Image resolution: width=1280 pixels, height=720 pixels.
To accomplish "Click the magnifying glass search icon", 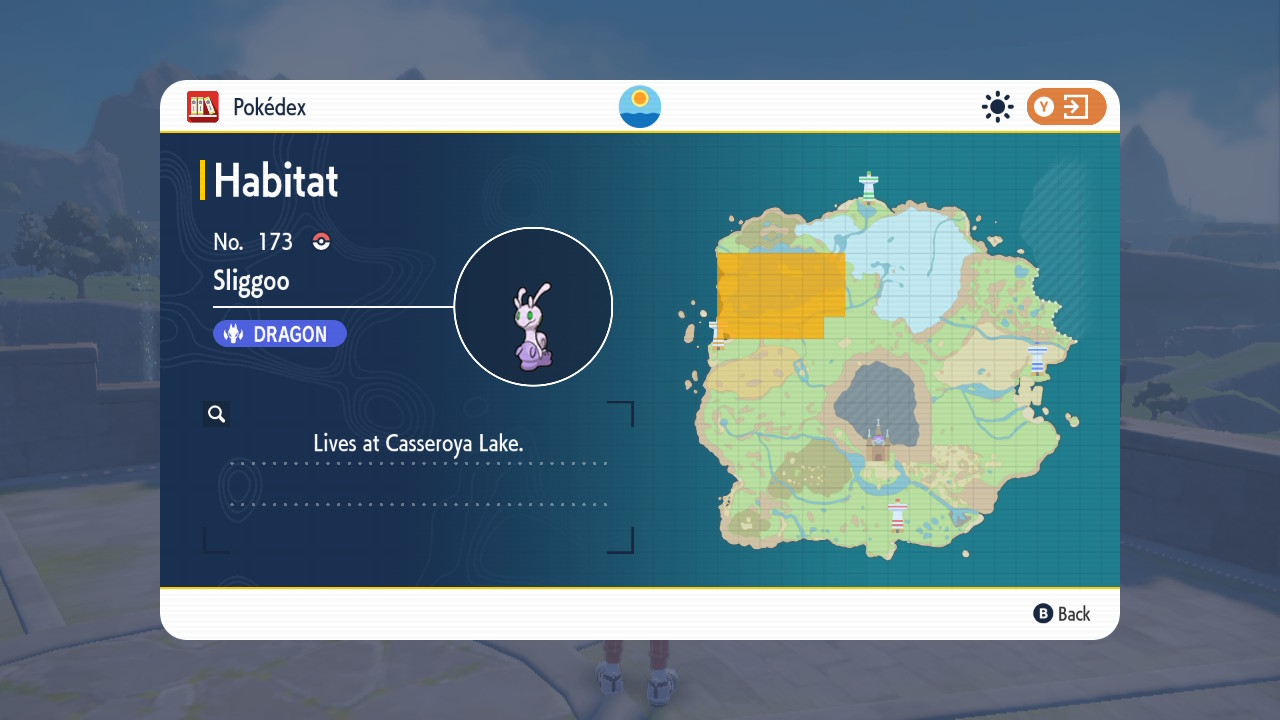I will tap(216, 413).
